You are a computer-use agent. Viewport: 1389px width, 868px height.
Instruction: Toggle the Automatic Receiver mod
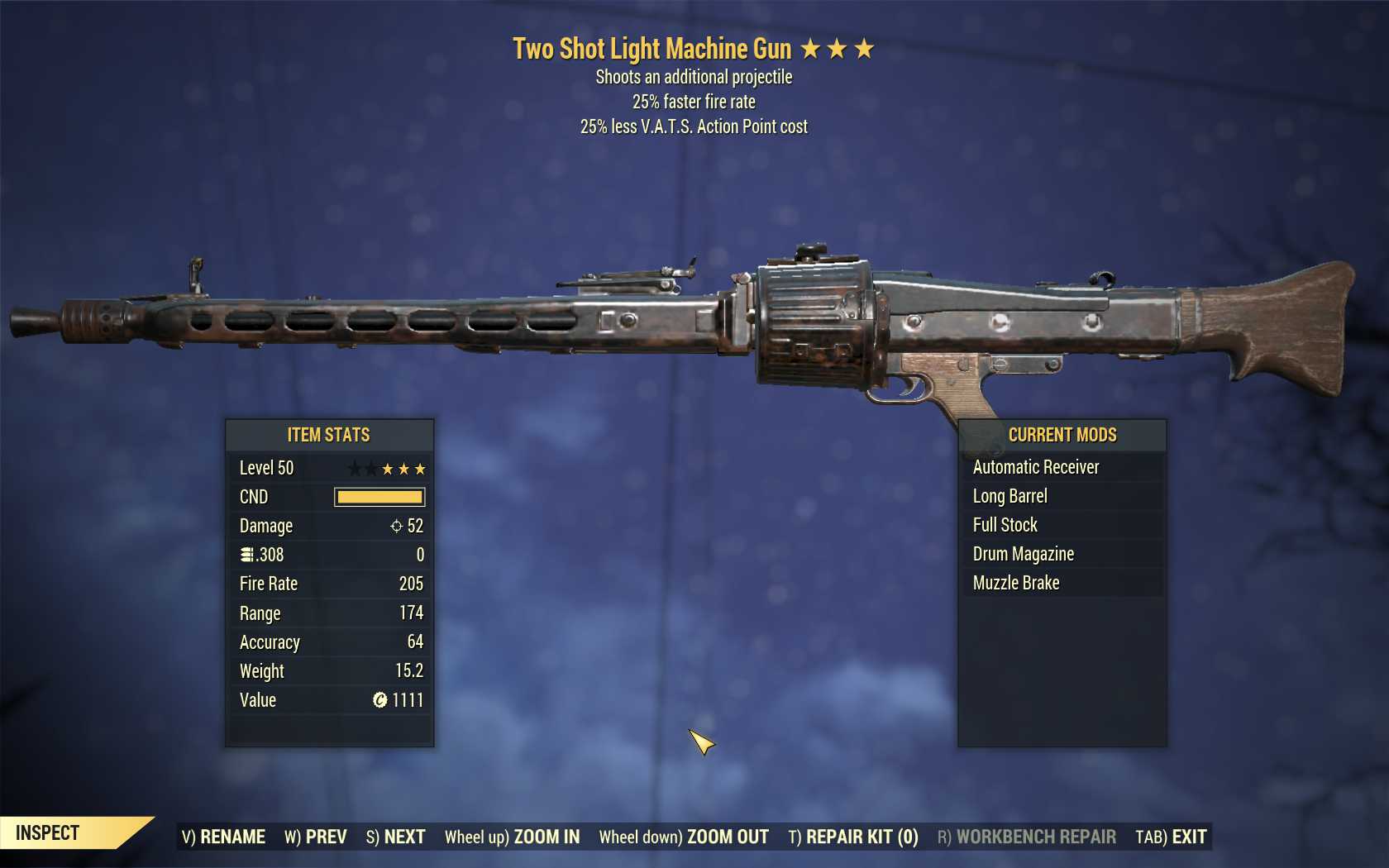(x=1035, y=467)
